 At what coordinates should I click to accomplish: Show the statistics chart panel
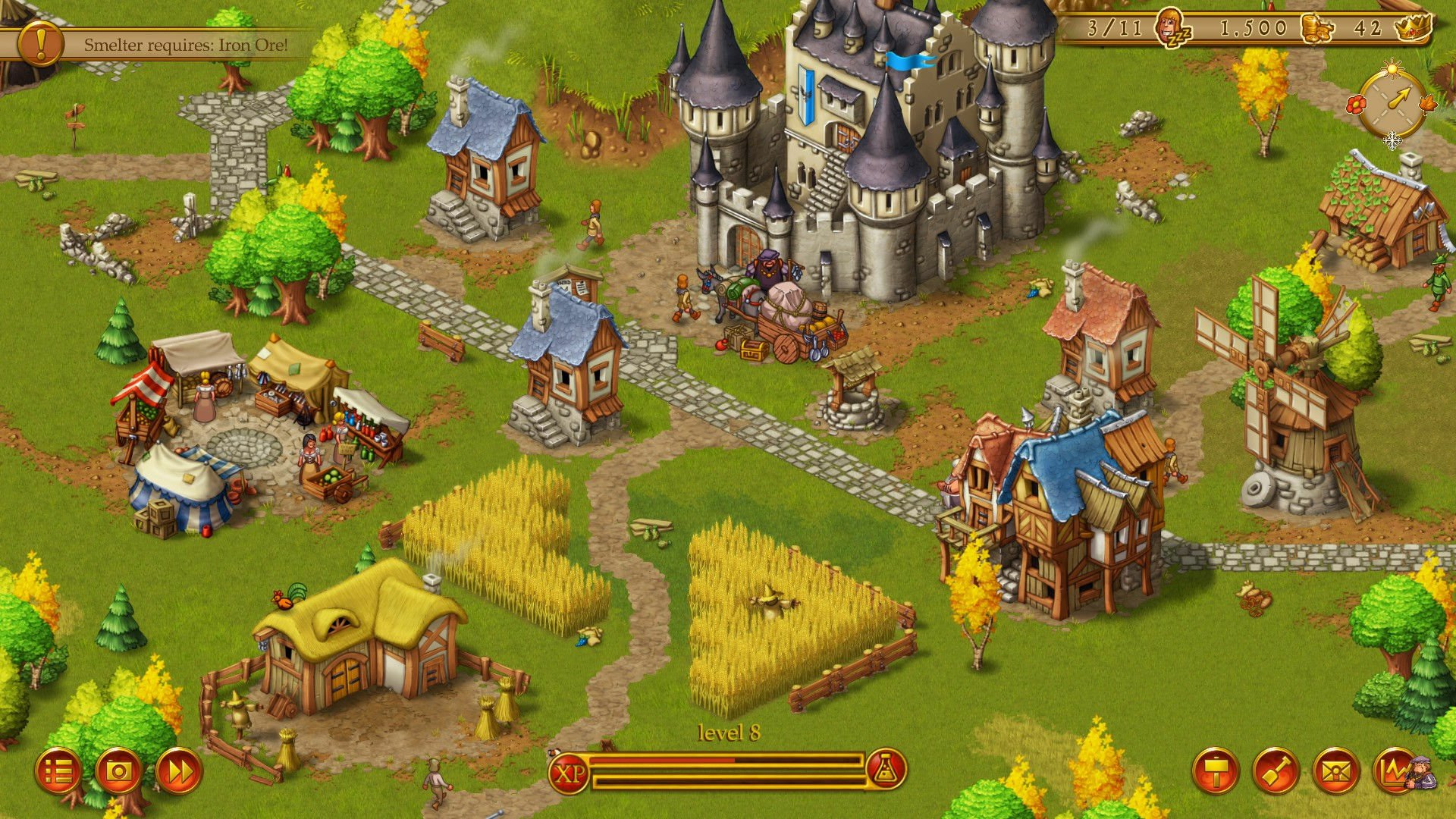(1396, 772)
